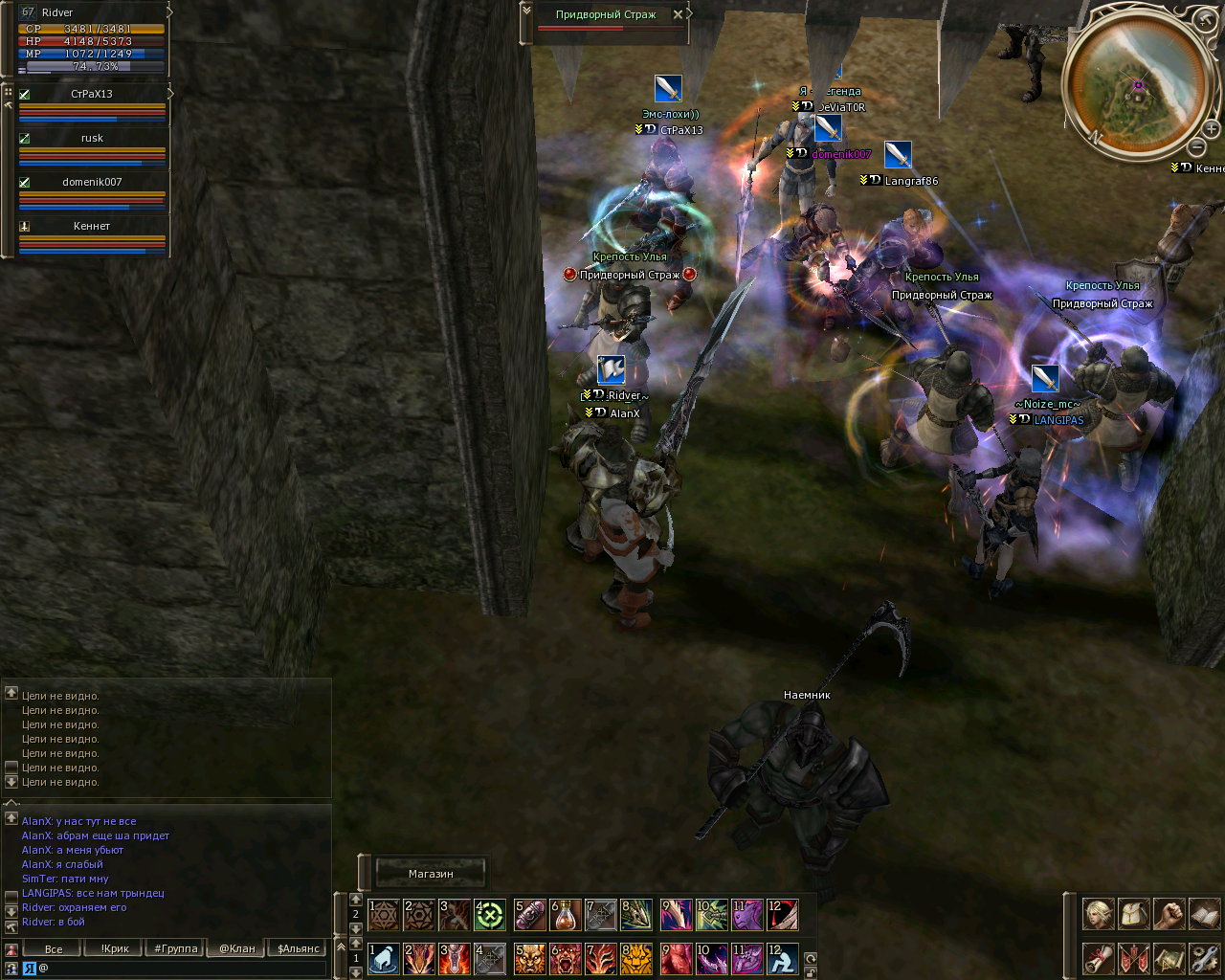1225x980 pixels.
Task: Switch chat to the !Крик tab
Action: tap(115, 949)
